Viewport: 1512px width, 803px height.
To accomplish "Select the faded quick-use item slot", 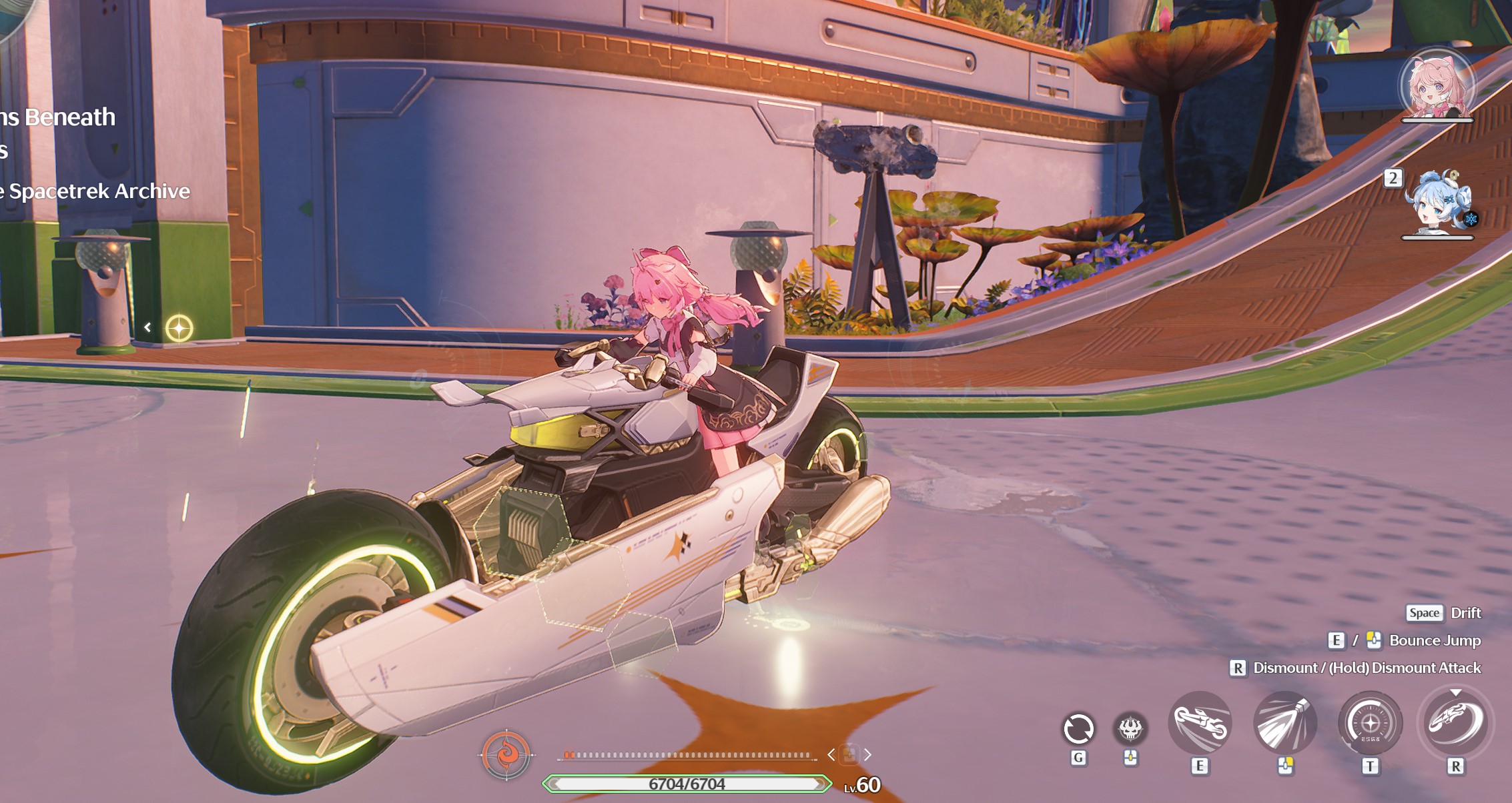I will (849, 755).
